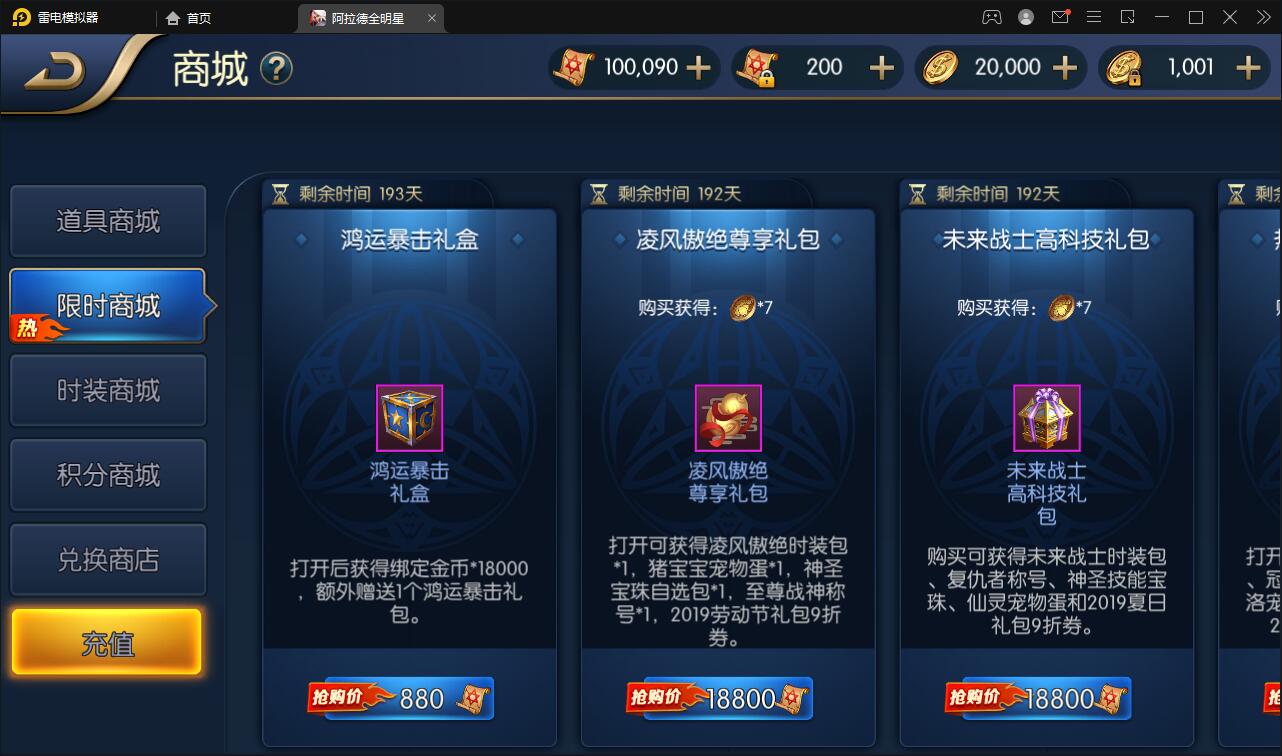Open the 兑换商店 section
Viewport: 1282px width, 756px height.
(107, 559)
